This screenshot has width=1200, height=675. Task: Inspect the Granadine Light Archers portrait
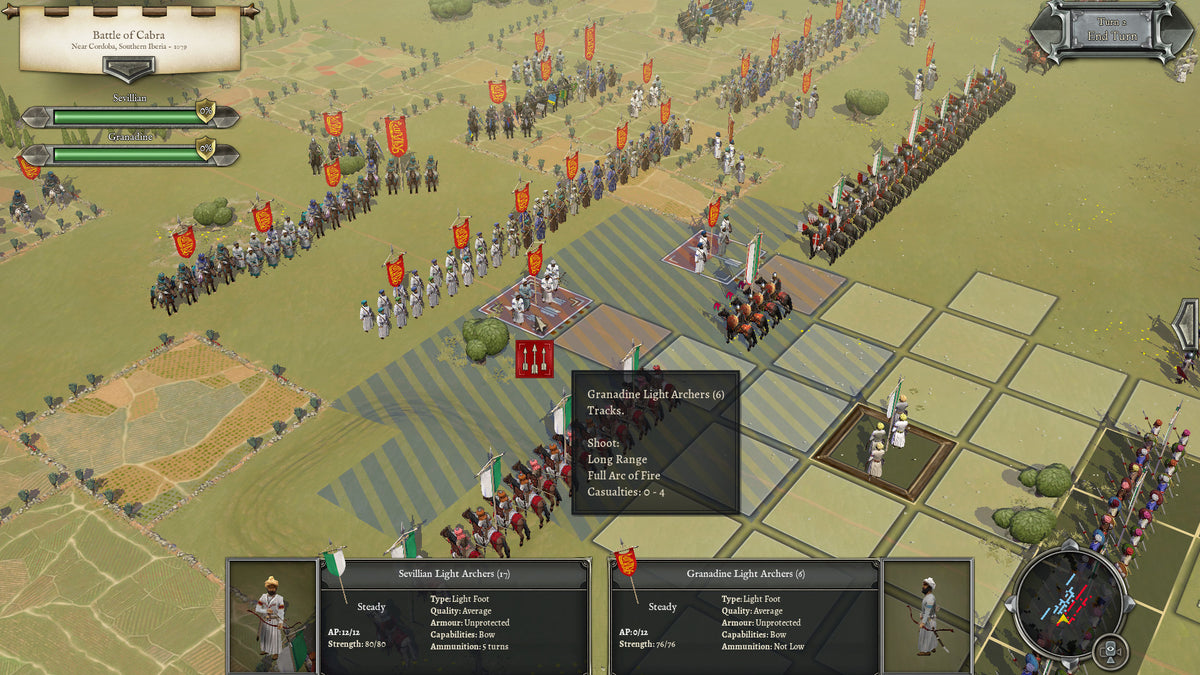[926, 617]
